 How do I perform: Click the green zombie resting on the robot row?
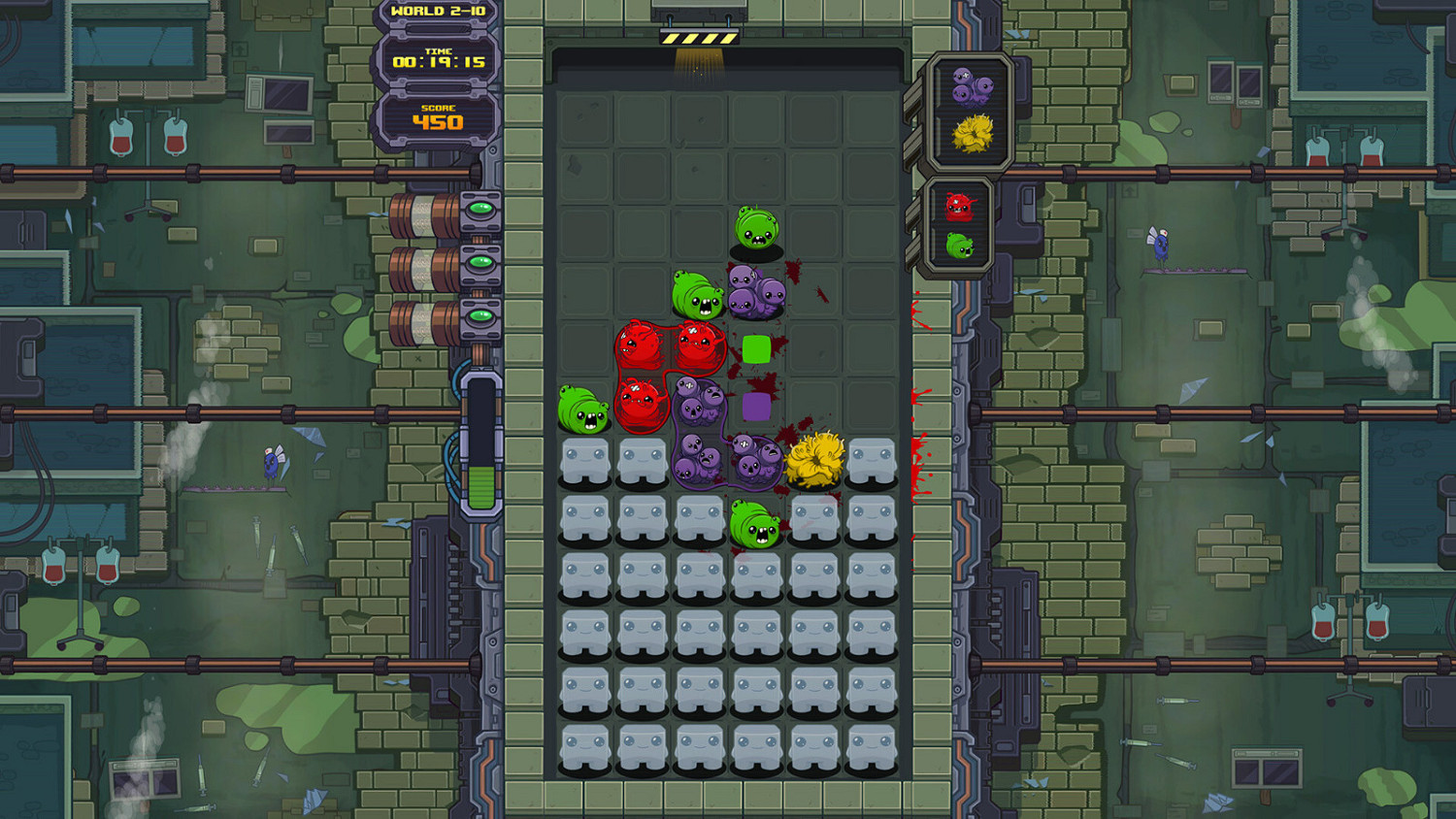[752, 524]
